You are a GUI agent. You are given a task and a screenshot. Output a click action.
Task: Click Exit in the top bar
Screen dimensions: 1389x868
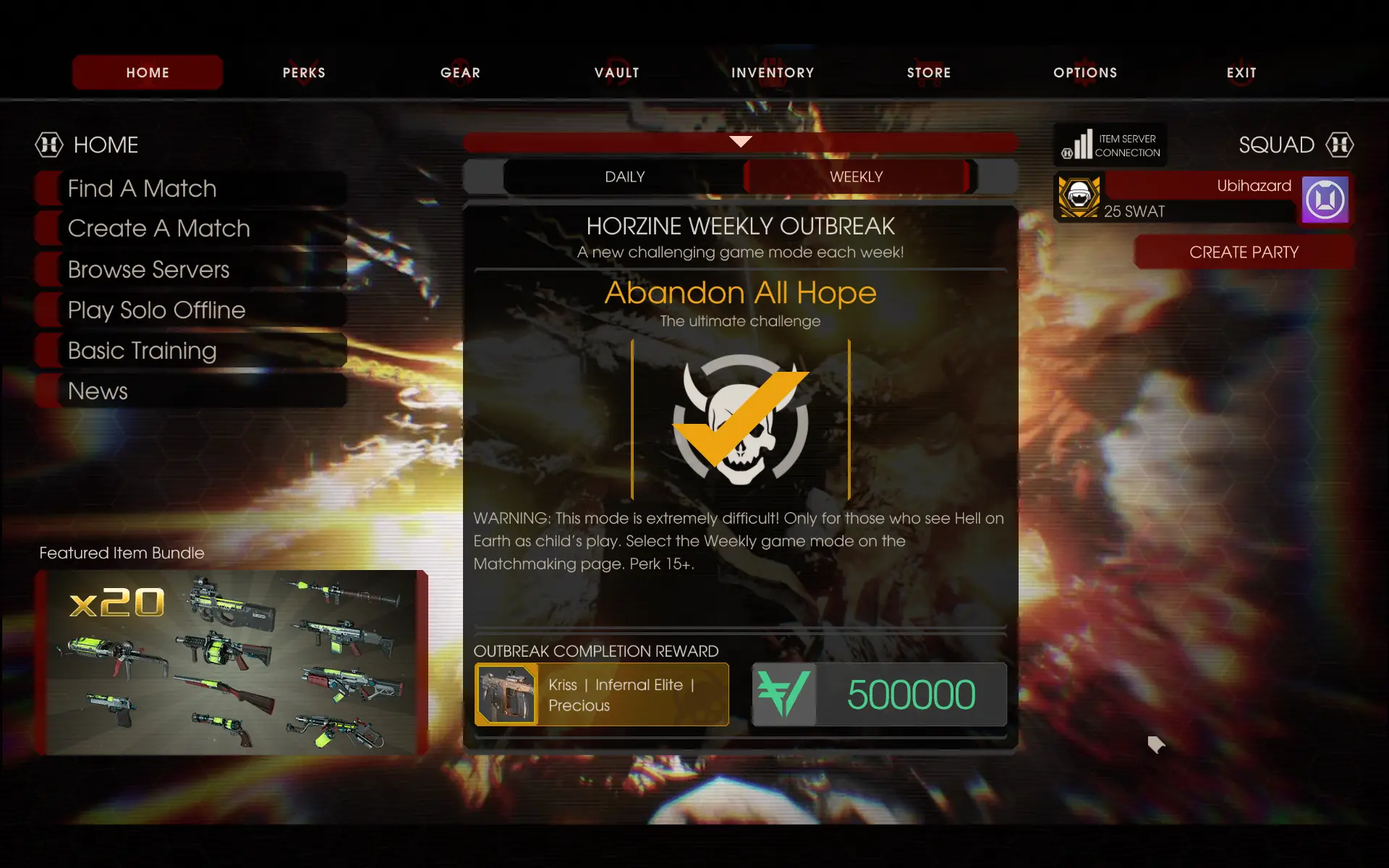pos(1241,72)
